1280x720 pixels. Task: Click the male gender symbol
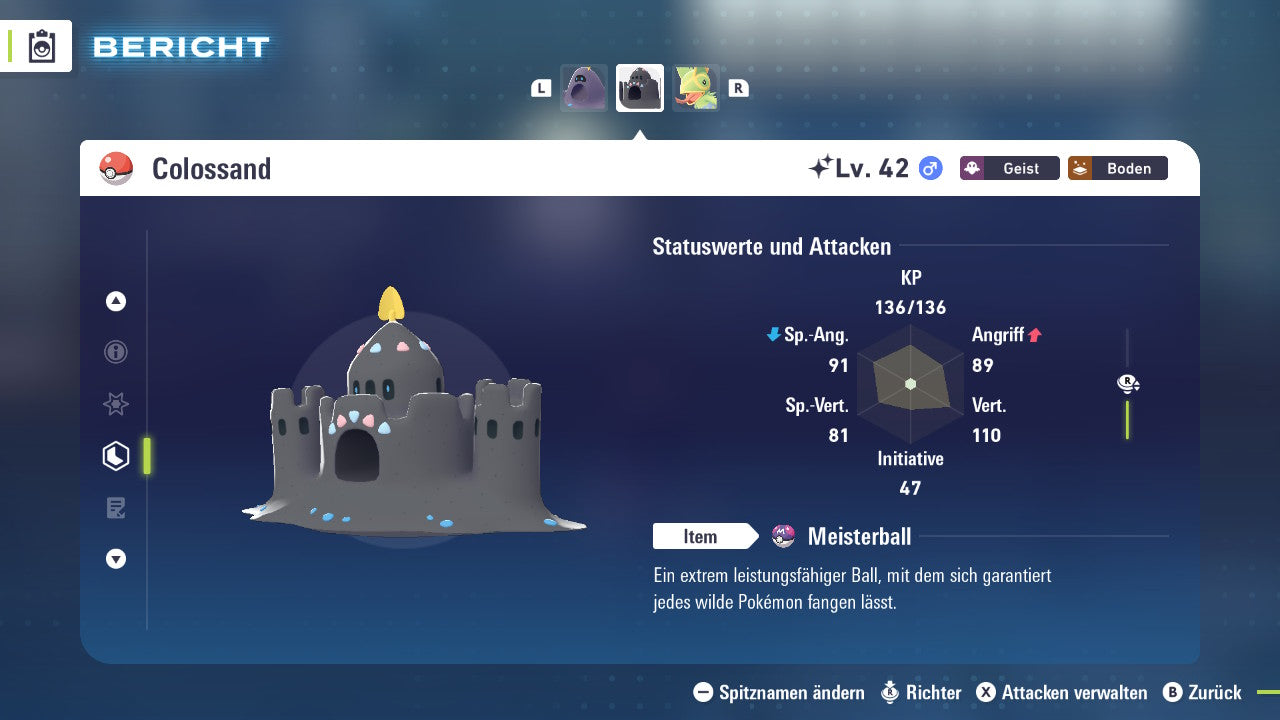tap(929, 168)
